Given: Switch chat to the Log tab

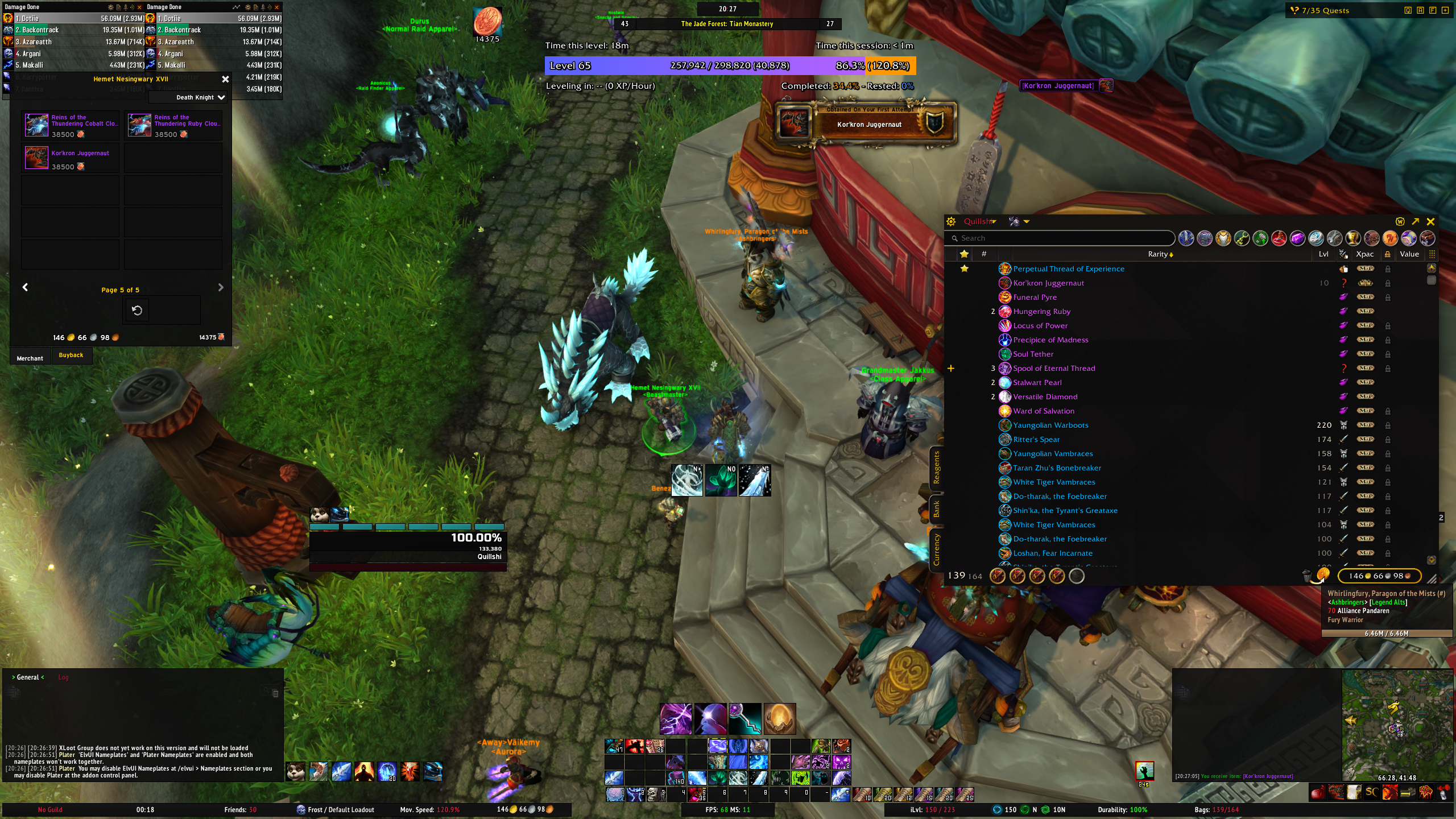Looking at the screenshot, I should point(63,677).
